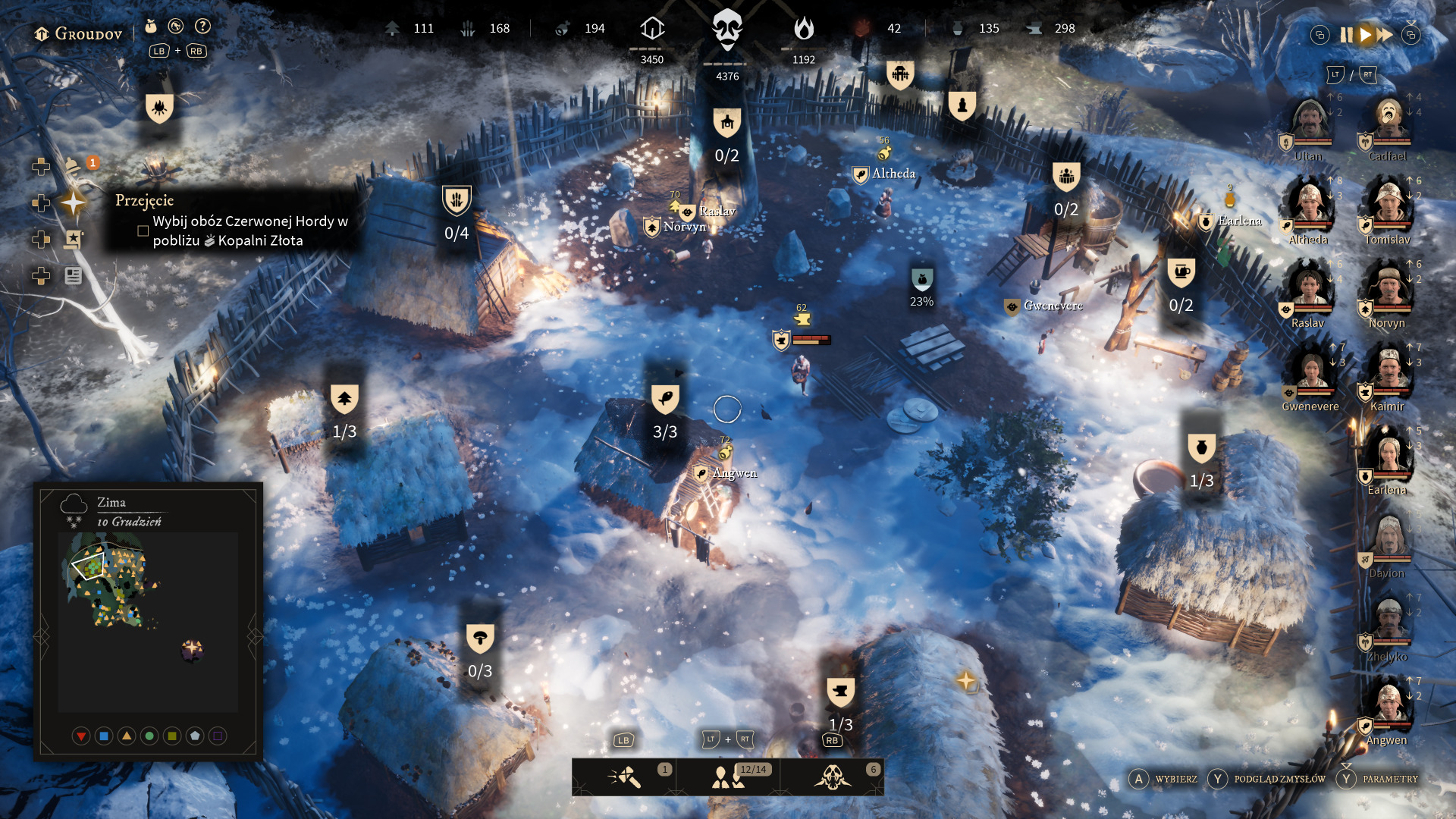Screen dimensions: 1456x819
Task: Open the help question mark icon
Action: 202,27
